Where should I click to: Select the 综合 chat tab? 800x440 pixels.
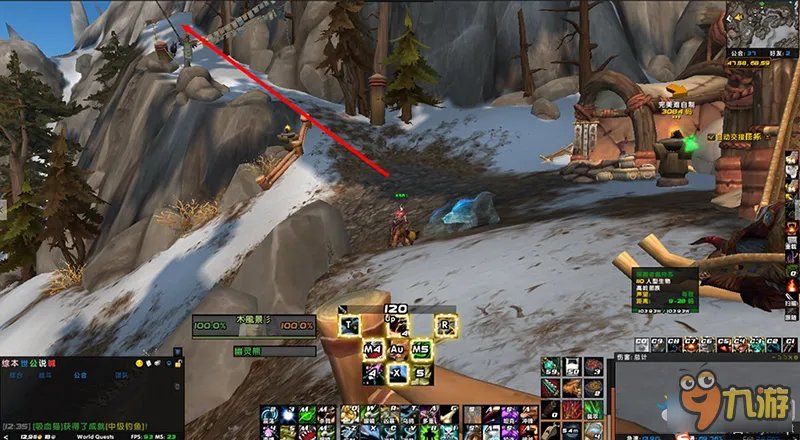16,376
